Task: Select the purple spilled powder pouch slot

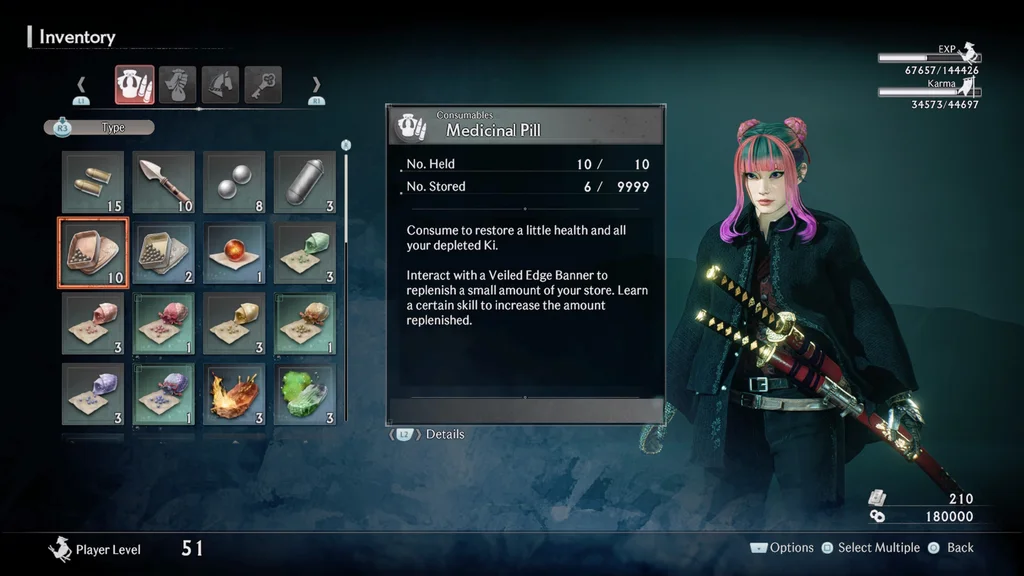Action: click(93, 393)
